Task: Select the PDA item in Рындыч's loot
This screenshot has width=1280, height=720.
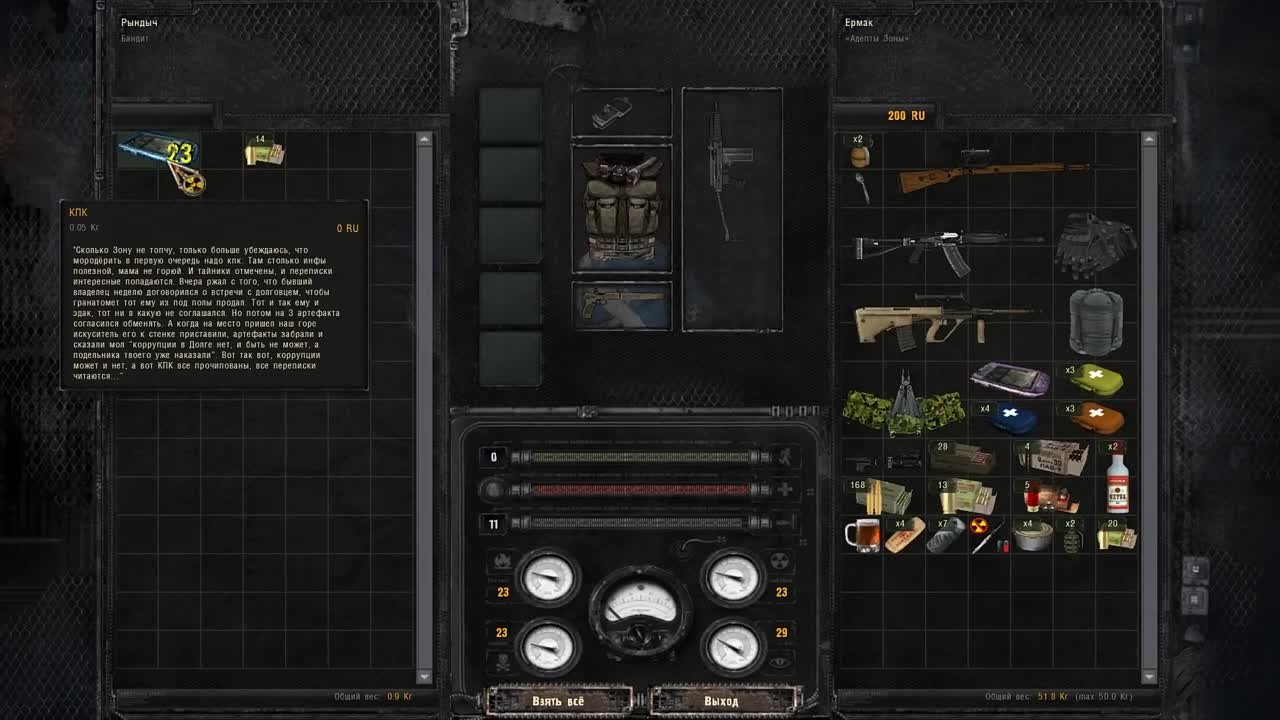Action: (158, 152)
